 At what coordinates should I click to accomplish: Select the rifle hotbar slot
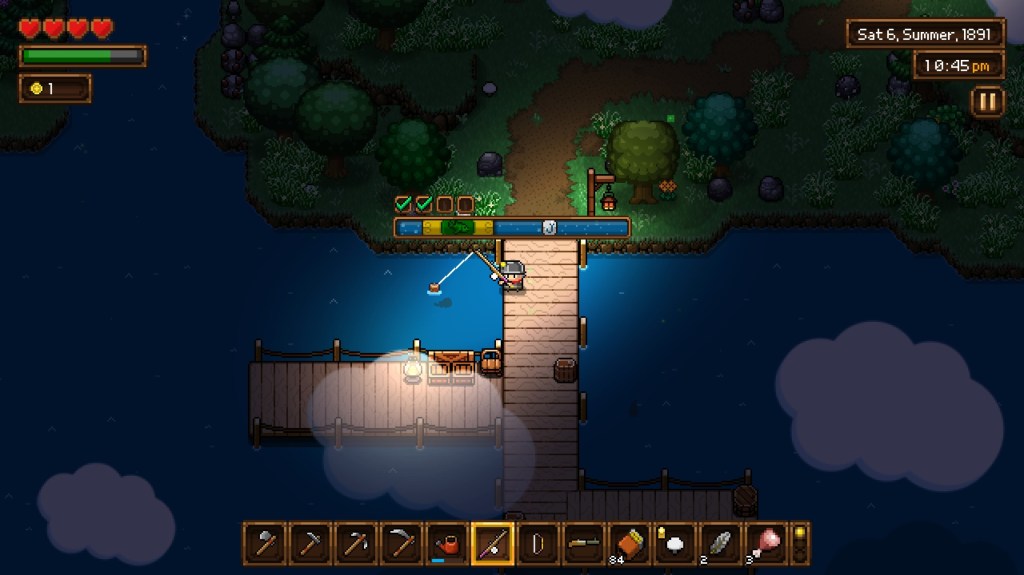click(x=583, y=543)
